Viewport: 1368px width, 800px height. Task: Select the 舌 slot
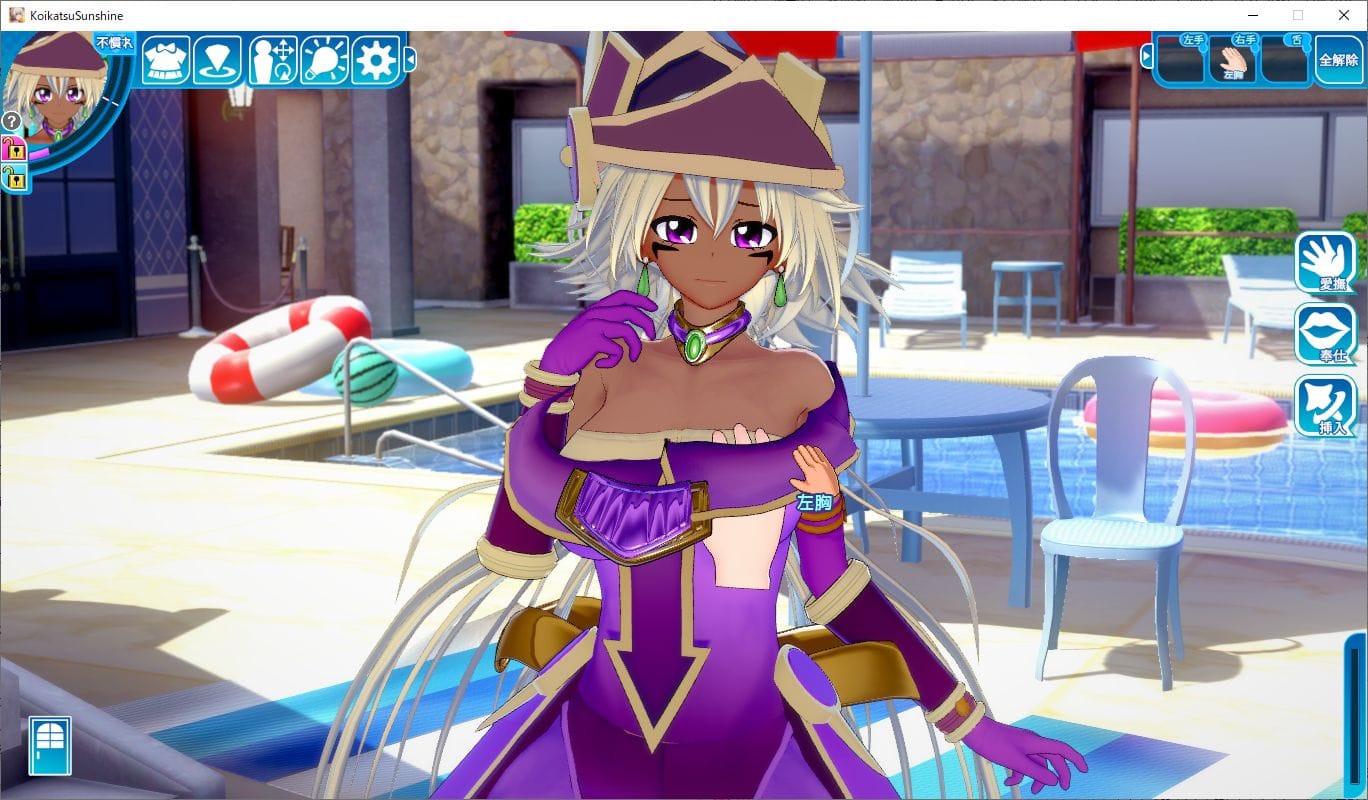pos(1285,60)
